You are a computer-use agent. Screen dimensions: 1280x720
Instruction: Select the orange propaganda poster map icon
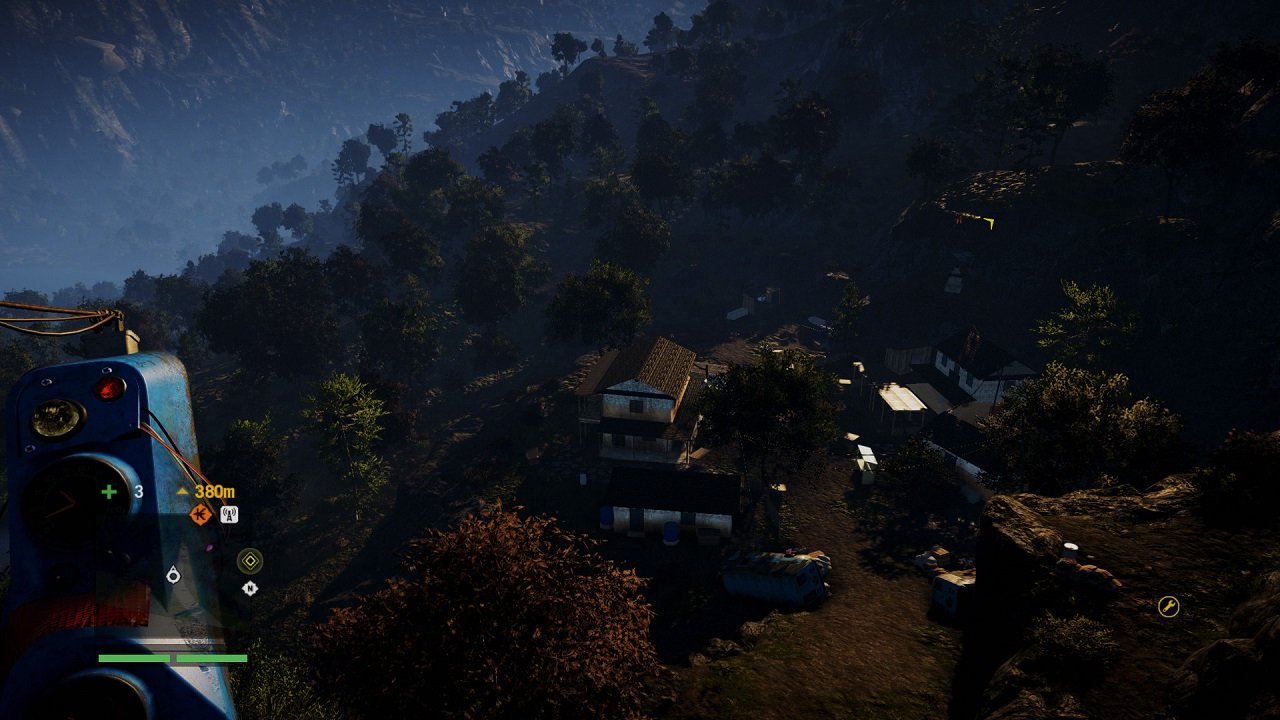202,514
